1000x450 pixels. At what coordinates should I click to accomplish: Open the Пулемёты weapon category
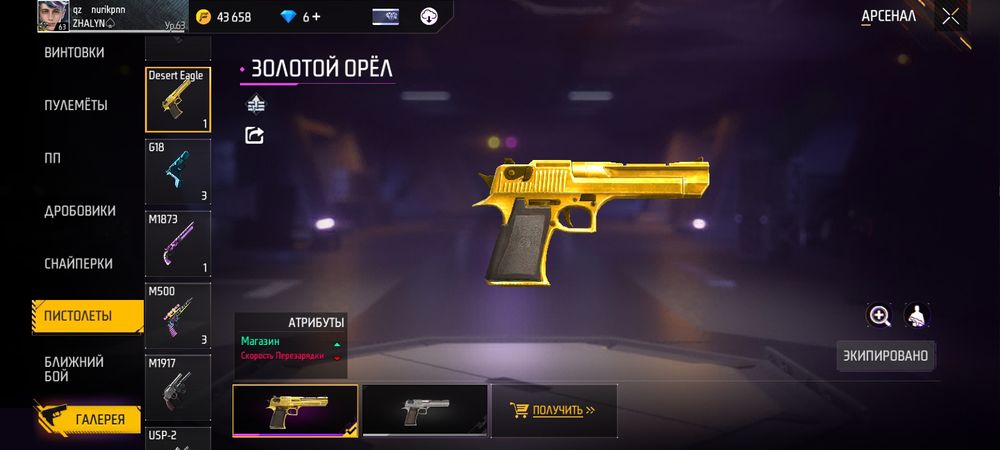click(76, 105)
